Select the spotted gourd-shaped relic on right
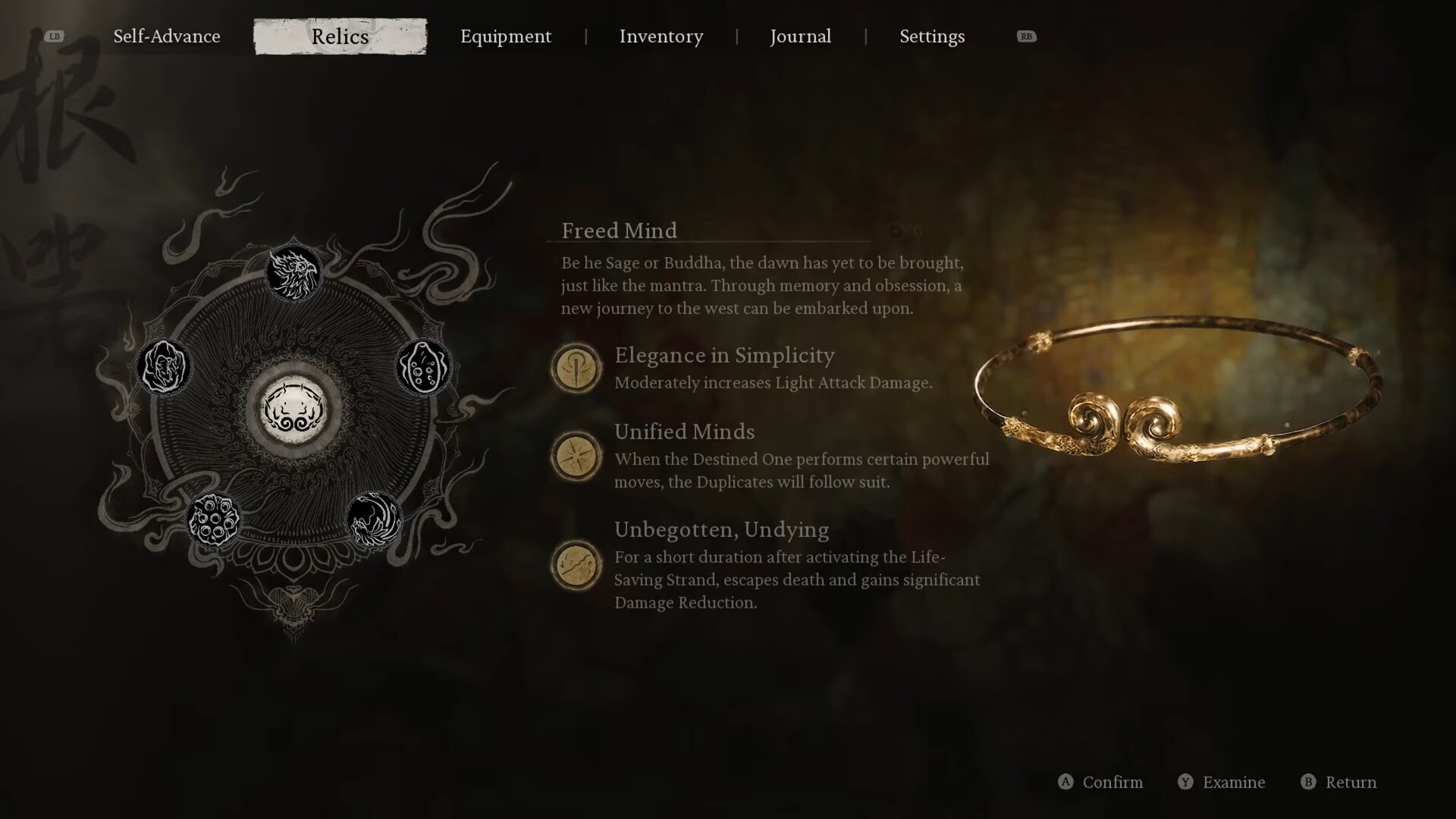Image resolution: width=1456 pixels, height=819 pixels. tap(423, 367)
